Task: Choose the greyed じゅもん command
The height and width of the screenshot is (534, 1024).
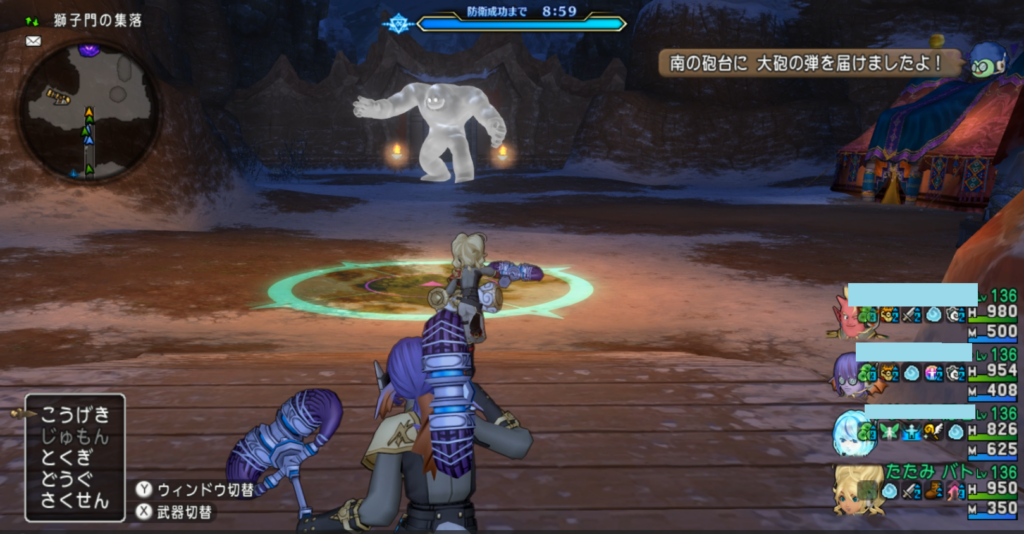Action: point(75,436)
